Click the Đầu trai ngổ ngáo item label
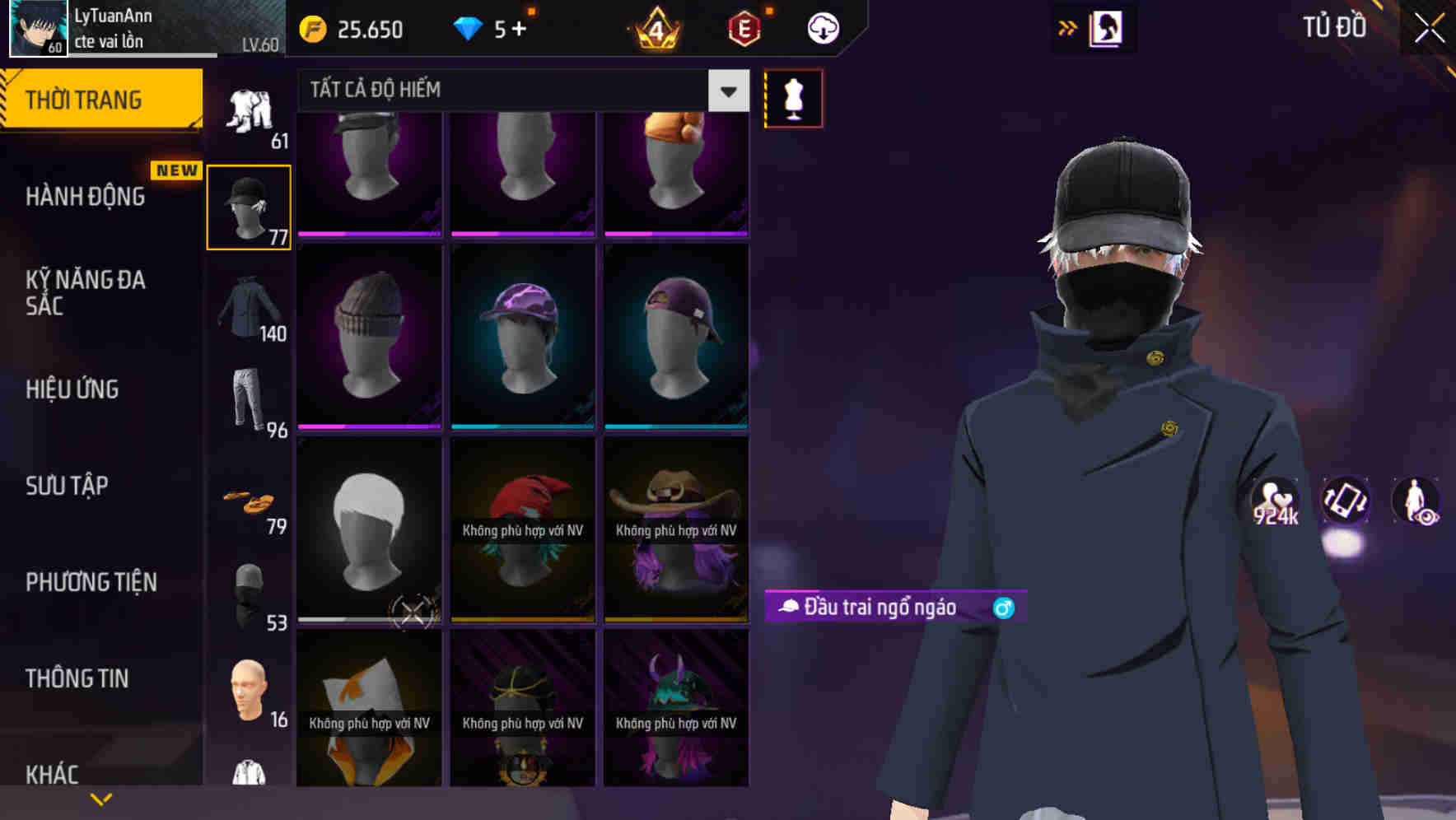Image resolution: width=1456 pixels, height=820 pixels. click(x=871, y=608)
